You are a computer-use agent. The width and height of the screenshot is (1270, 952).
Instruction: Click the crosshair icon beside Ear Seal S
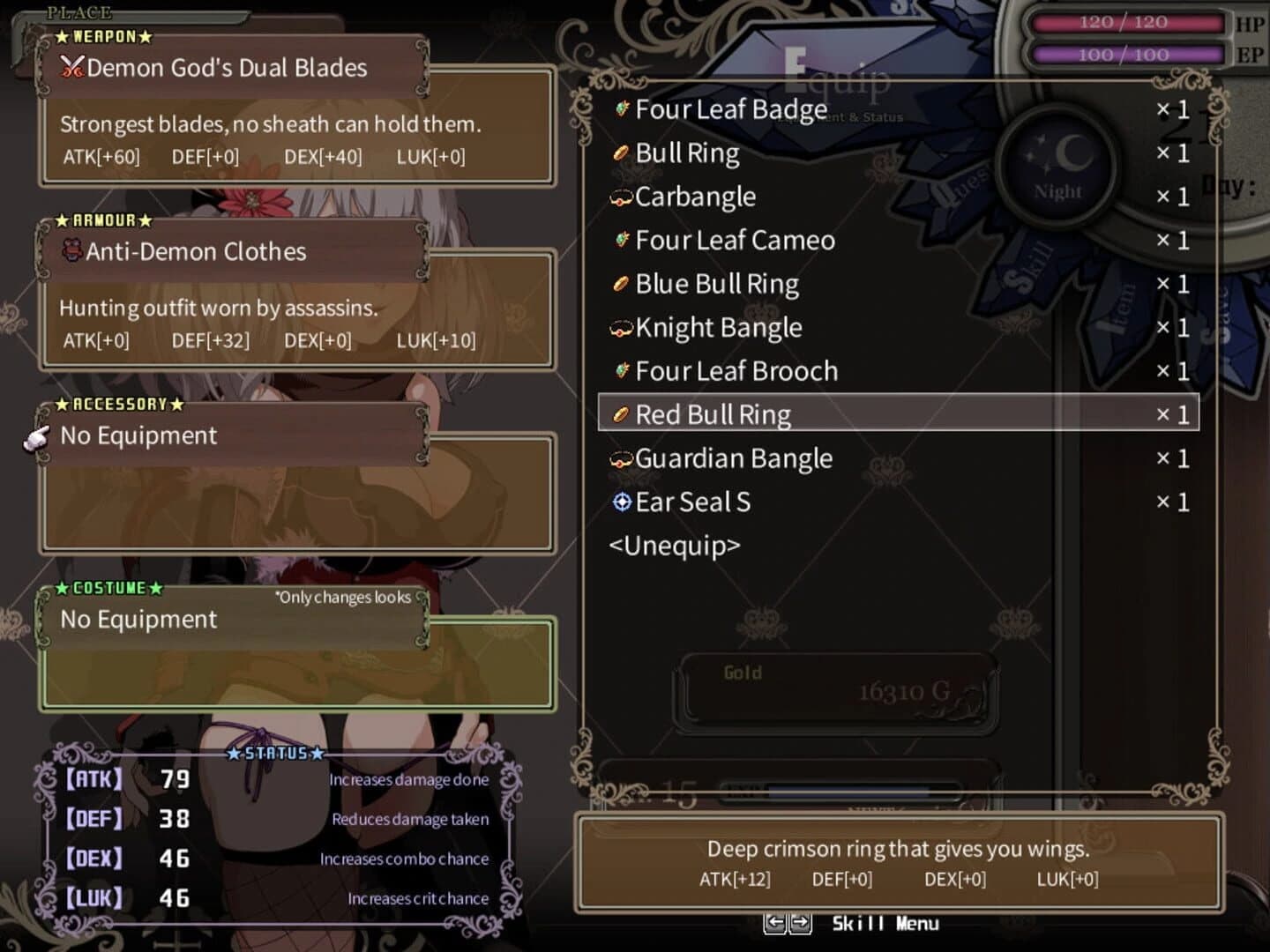tap(620, 502)
